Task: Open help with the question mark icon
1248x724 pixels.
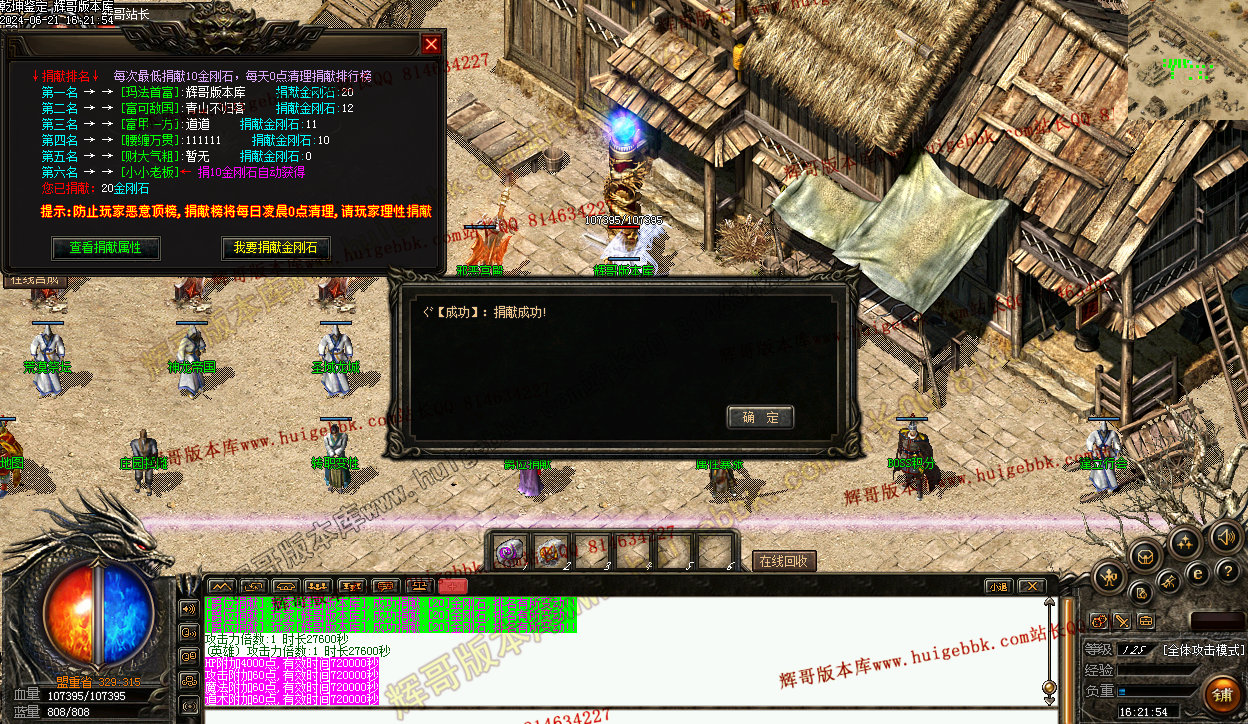Action: [x=1228, y=572]
